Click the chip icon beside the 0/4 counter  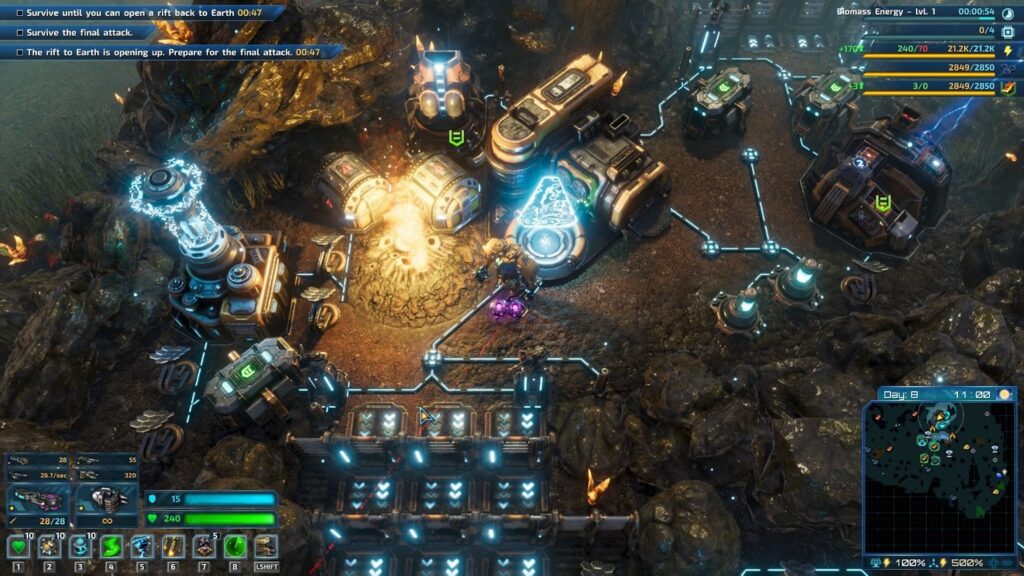(x=1007, y=31)
